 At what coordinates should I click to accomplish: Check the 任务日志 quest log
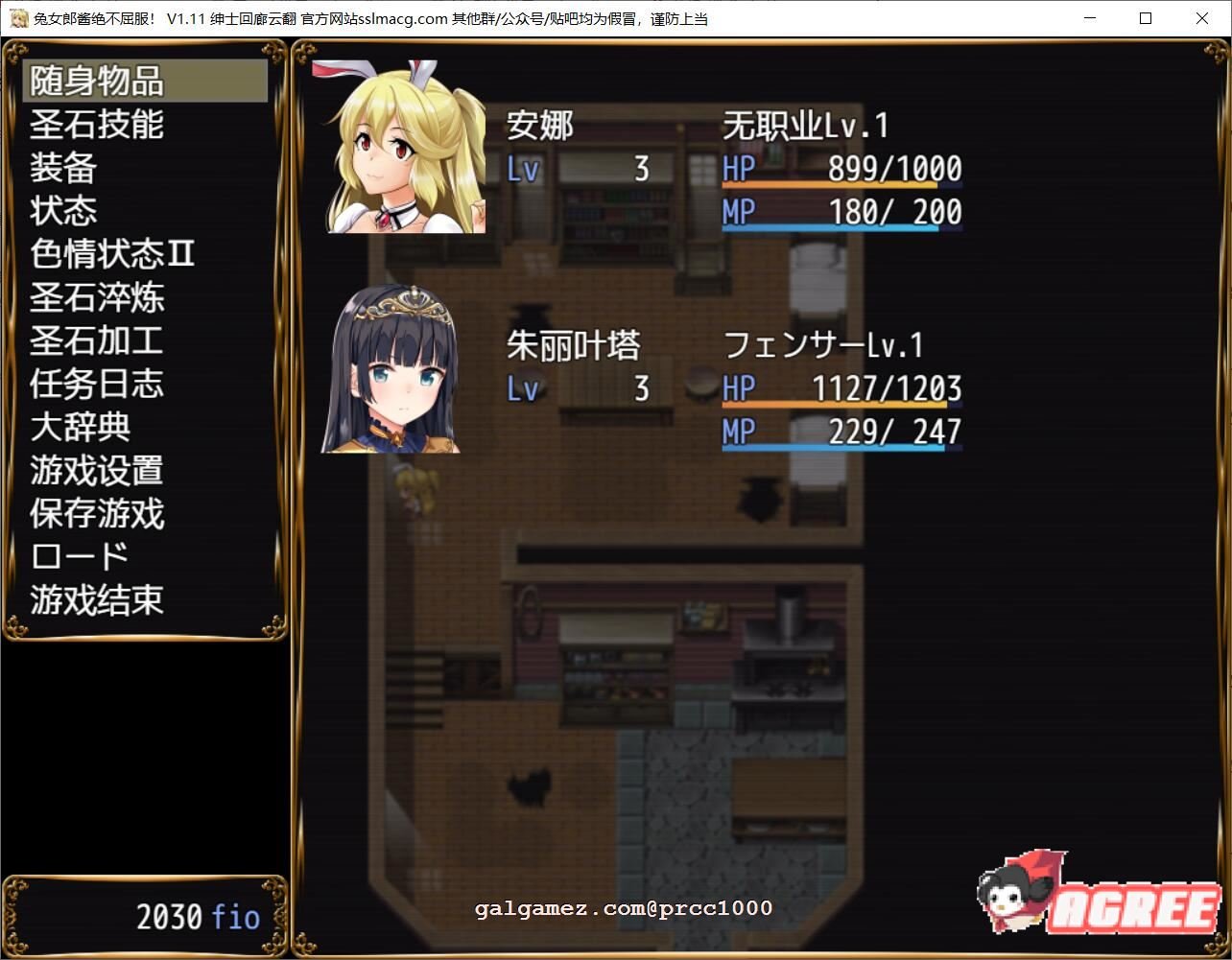[x=97, y=384]
